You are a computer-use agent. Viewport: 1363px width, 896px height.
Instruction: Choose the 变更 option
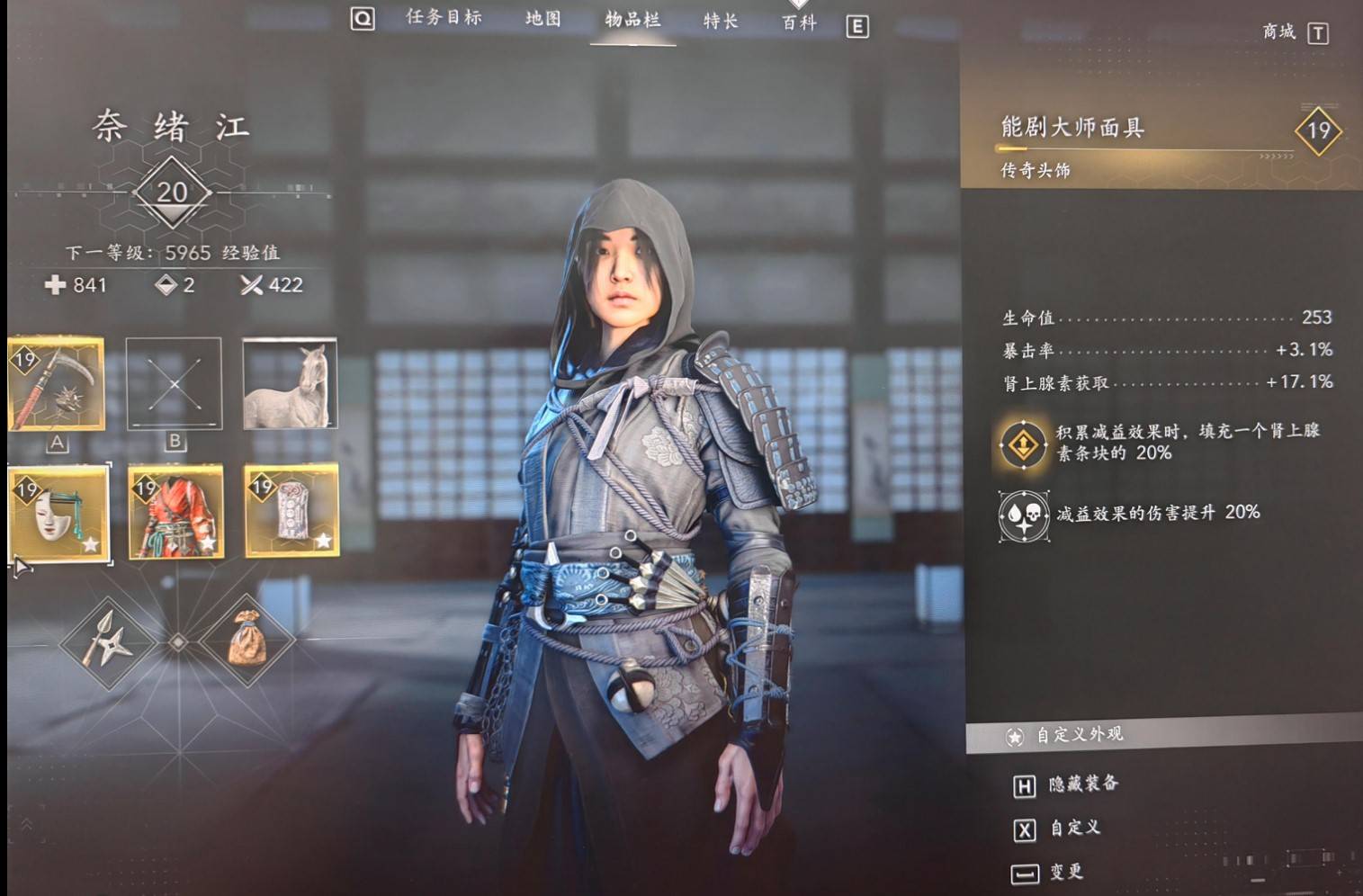coord(1066,872)
